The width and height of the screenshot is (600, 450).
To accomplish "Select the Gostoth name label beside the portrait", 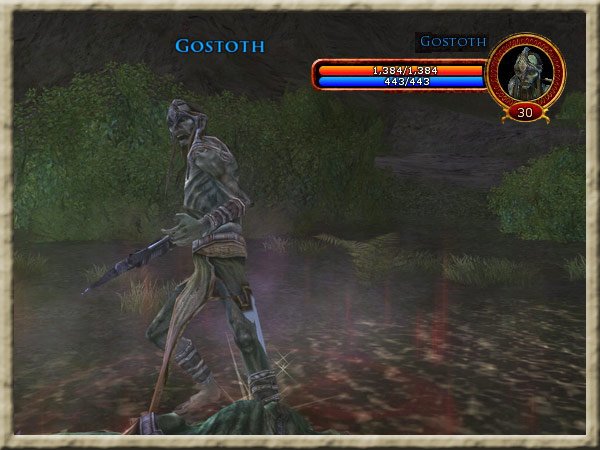I will pos(453,42).
